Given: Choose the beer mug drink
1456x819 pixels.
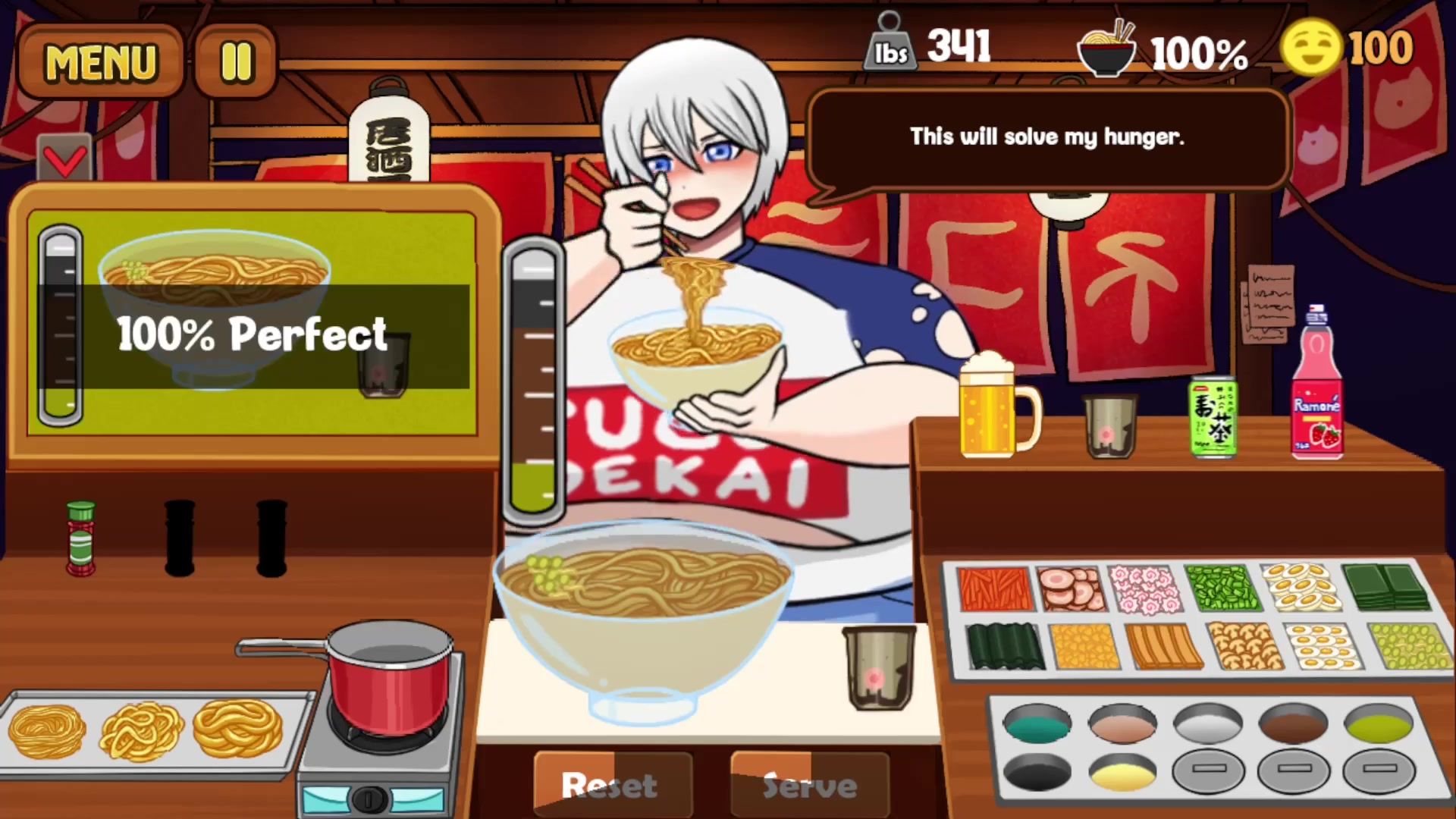Looking at the screenshot, I should (x=995, y=409).
